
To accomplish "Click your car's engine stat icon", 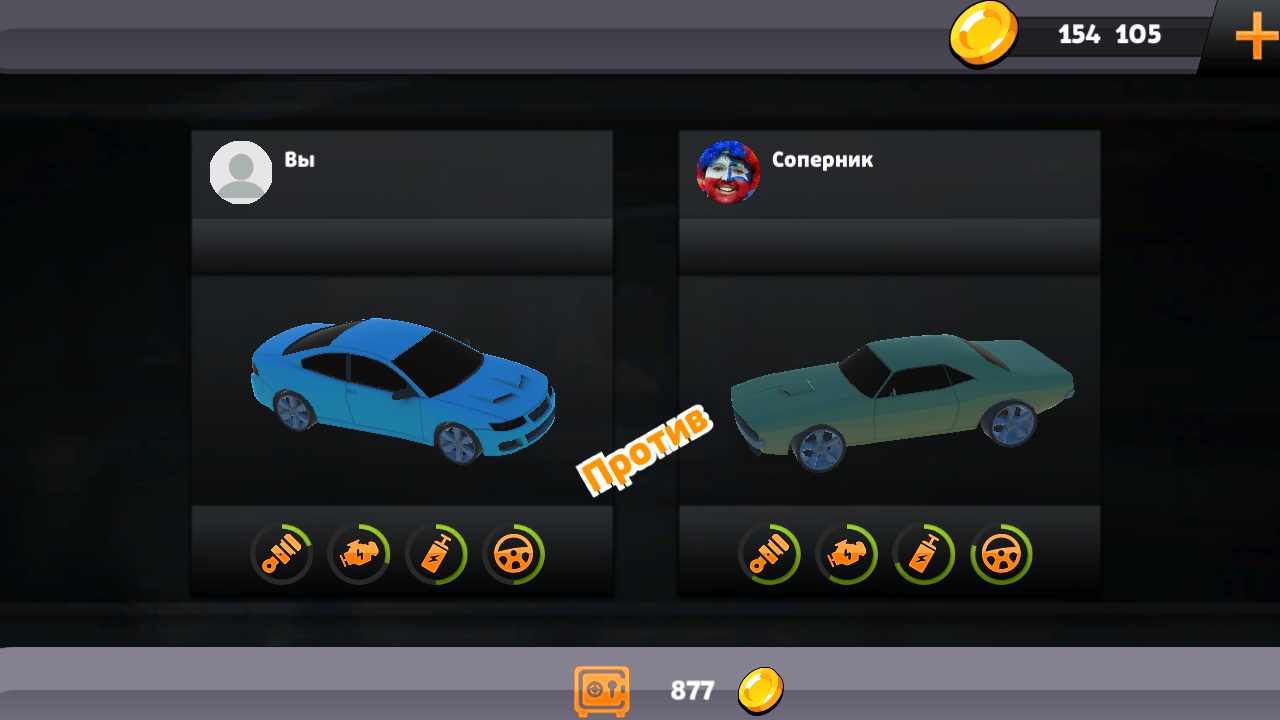I will pyautogui.click(x=359, y=553).
